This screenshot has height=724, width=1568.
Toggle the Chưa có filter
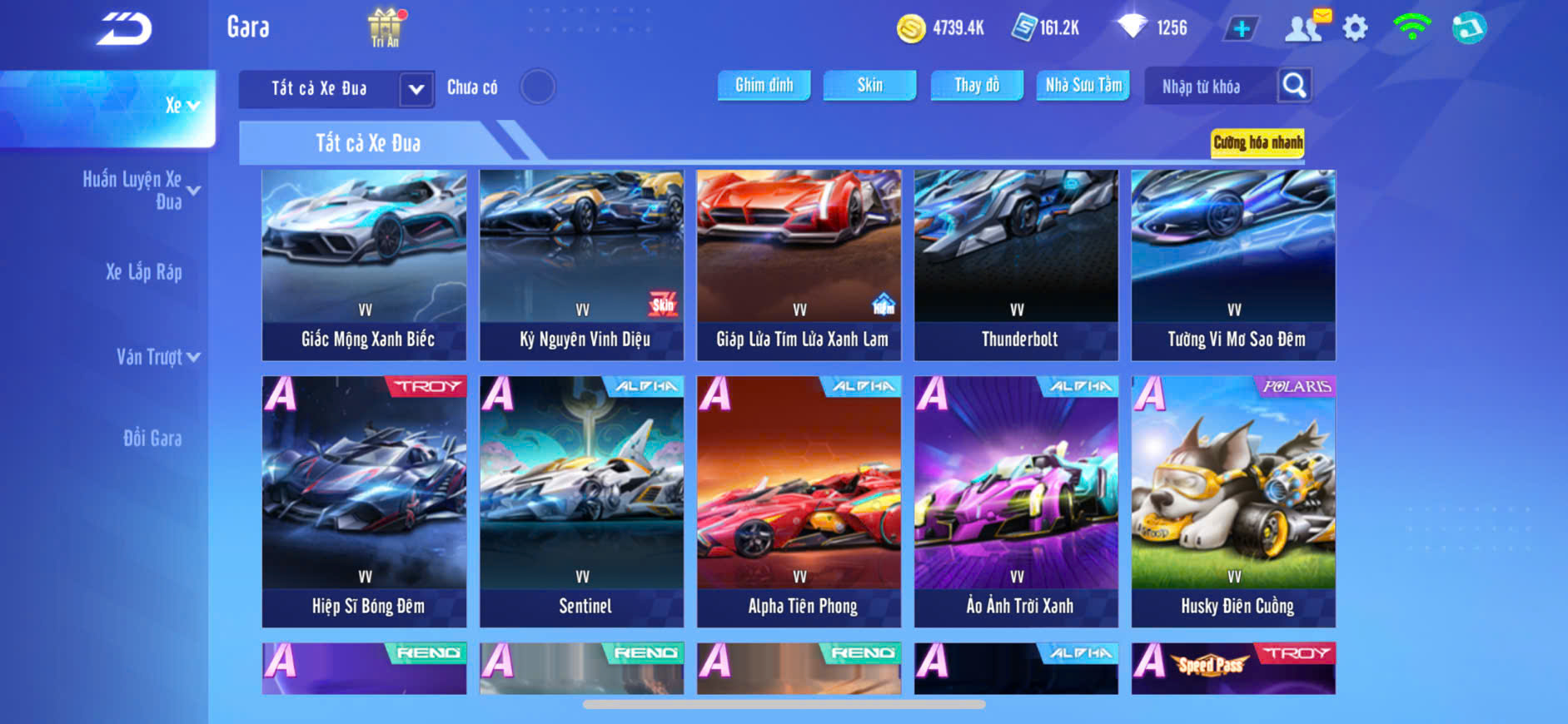click(x=537, y=87)
